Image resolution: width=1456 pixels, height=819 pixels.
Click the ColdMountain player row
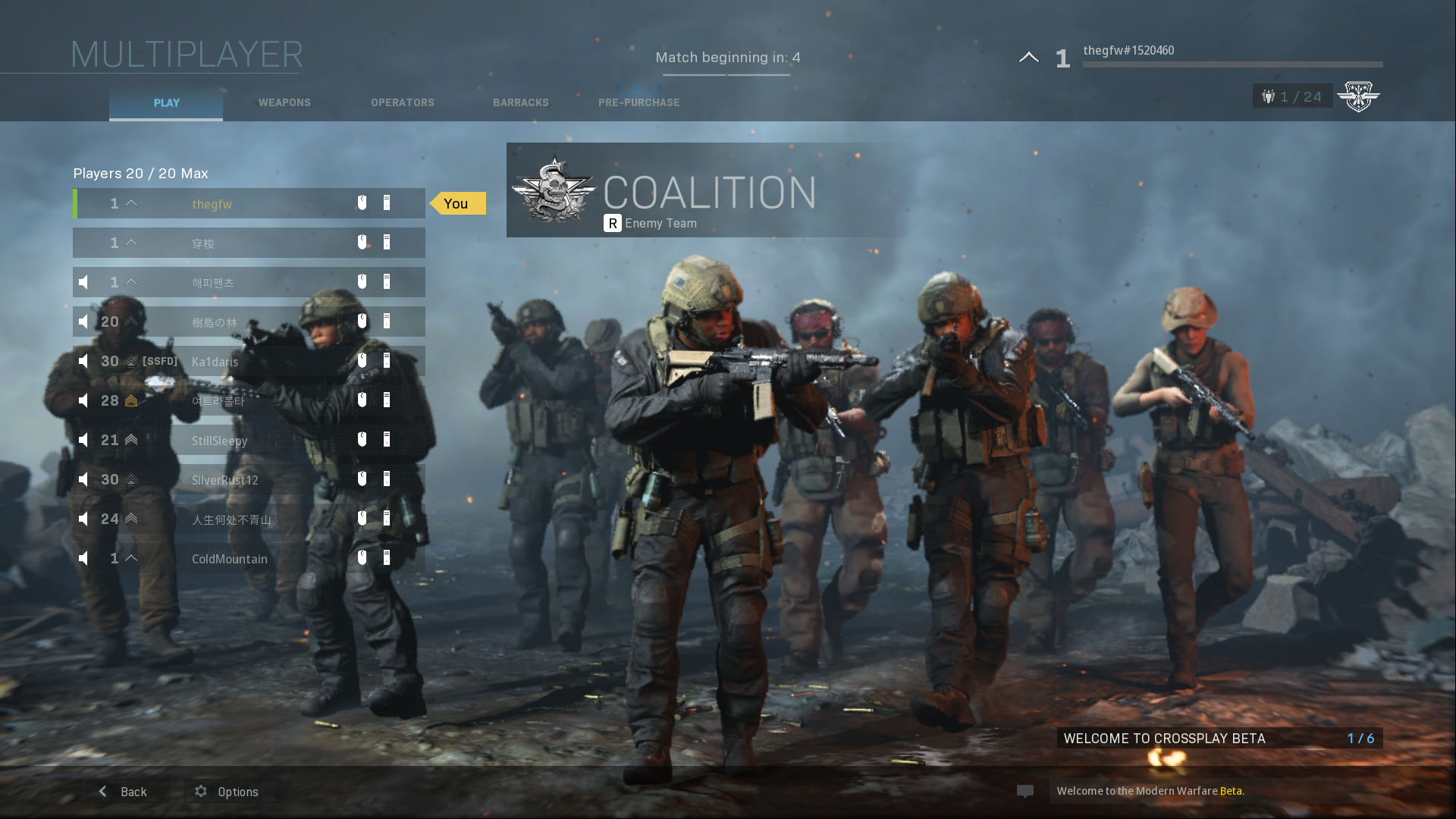coord(249,559)
